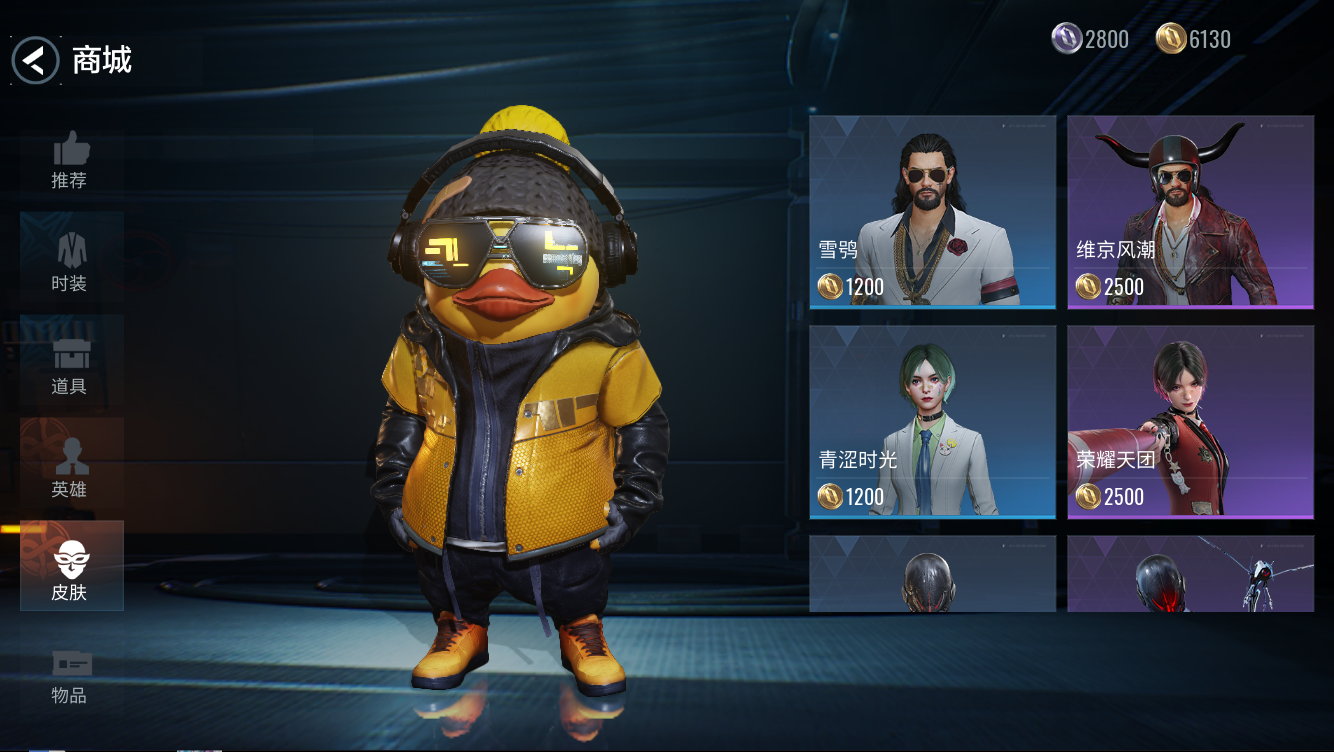Screen dimensions: 1334x752
Task: Click the purple currency balance icon
Action: tap(1066, 39)
